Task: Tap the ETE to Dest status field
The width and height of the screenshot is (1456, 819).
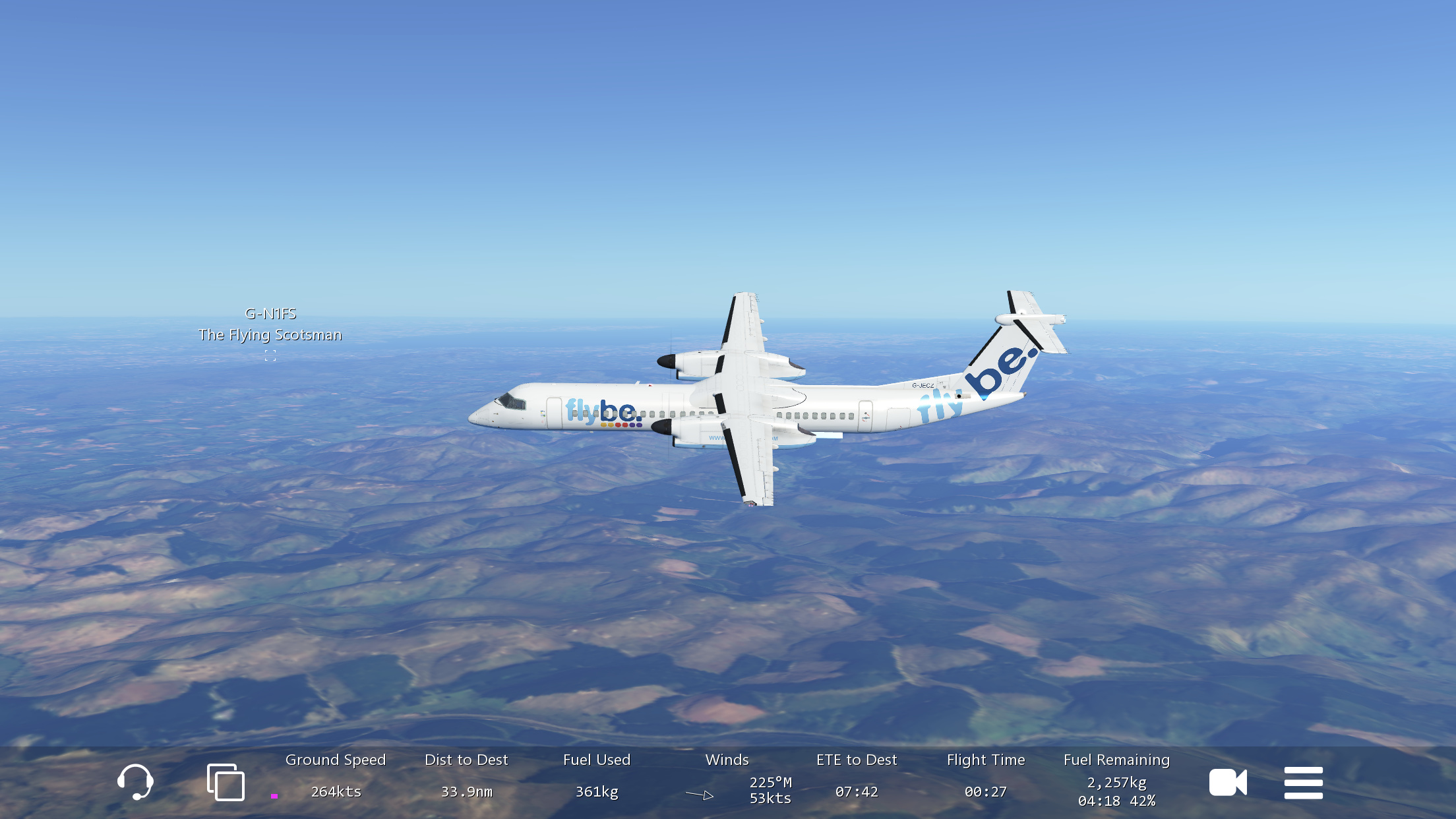Action: (x=857, y=777)
